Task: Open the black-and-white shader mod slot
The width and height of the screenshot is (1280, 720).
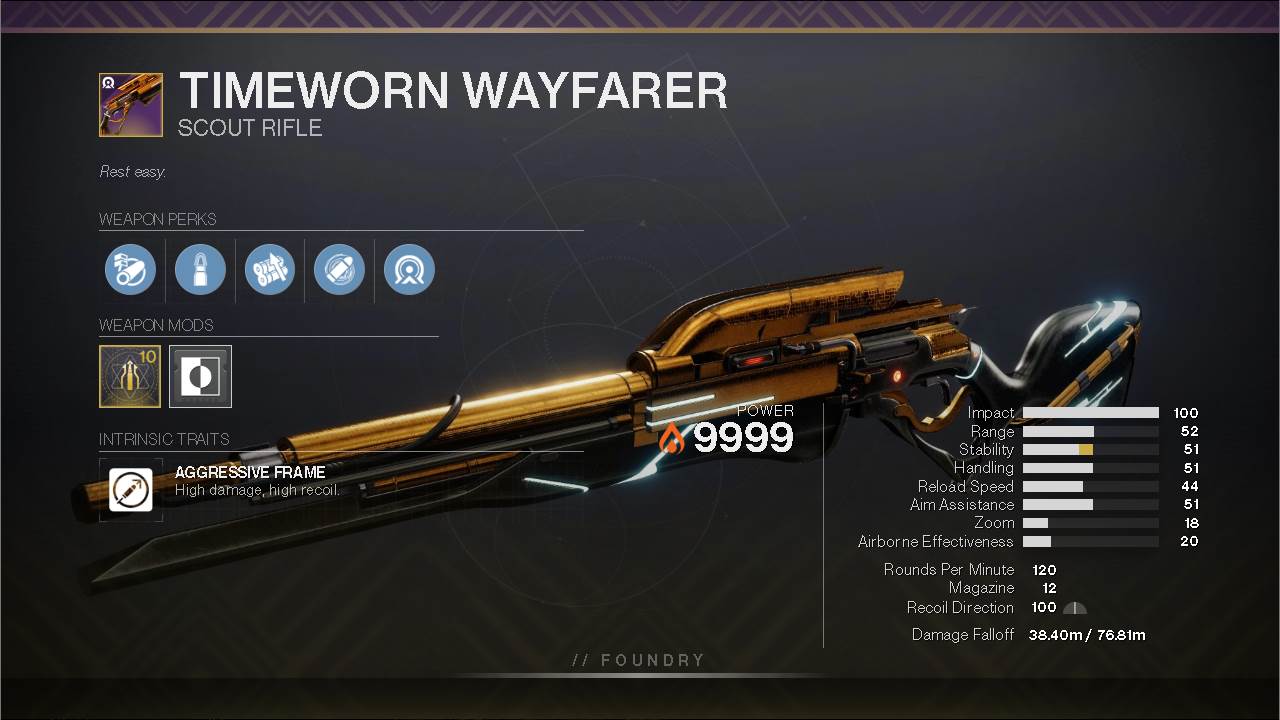Action: (x=200, y=376)
